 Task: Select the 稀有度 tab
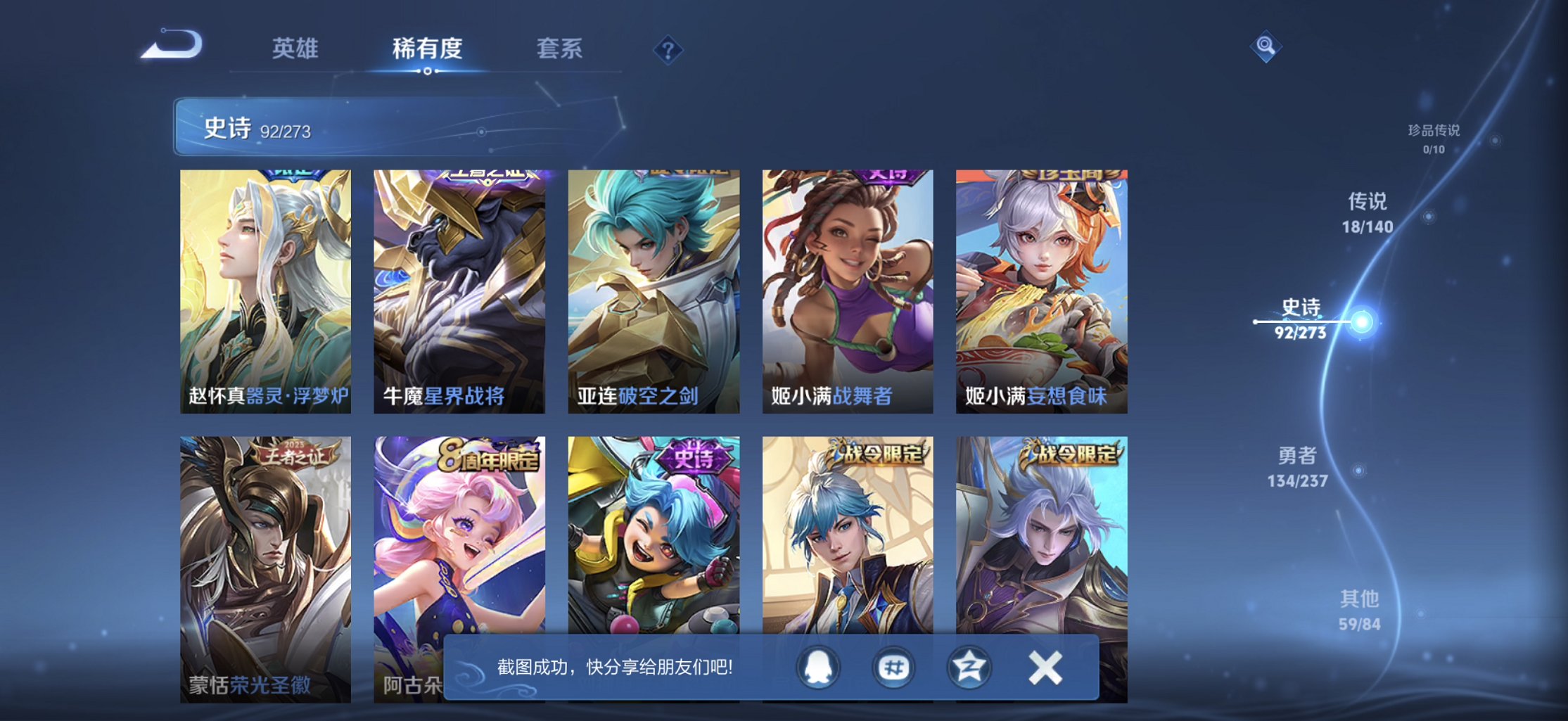(x=427, y=49)
